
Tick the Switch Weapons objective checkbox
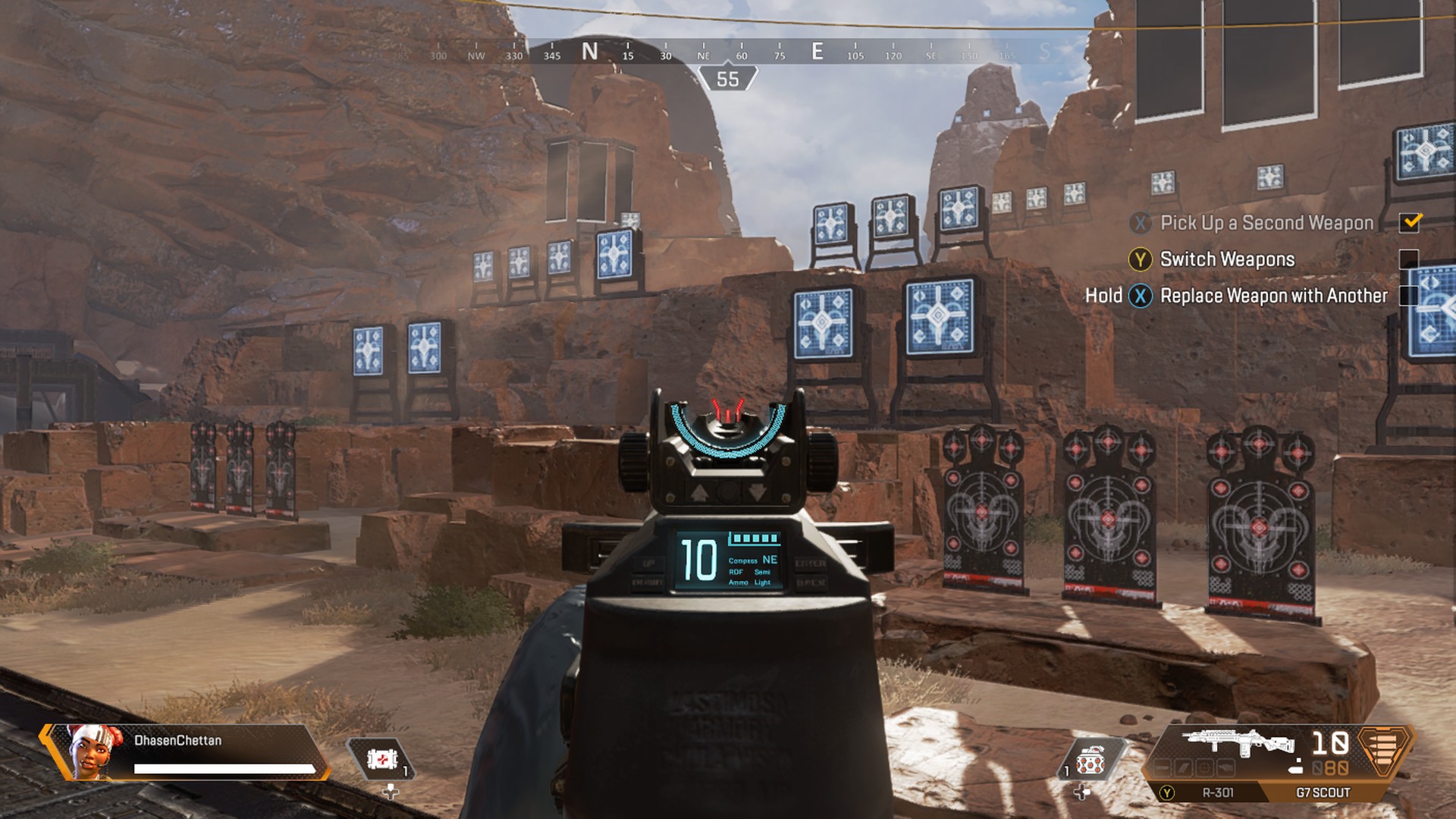1408,259
